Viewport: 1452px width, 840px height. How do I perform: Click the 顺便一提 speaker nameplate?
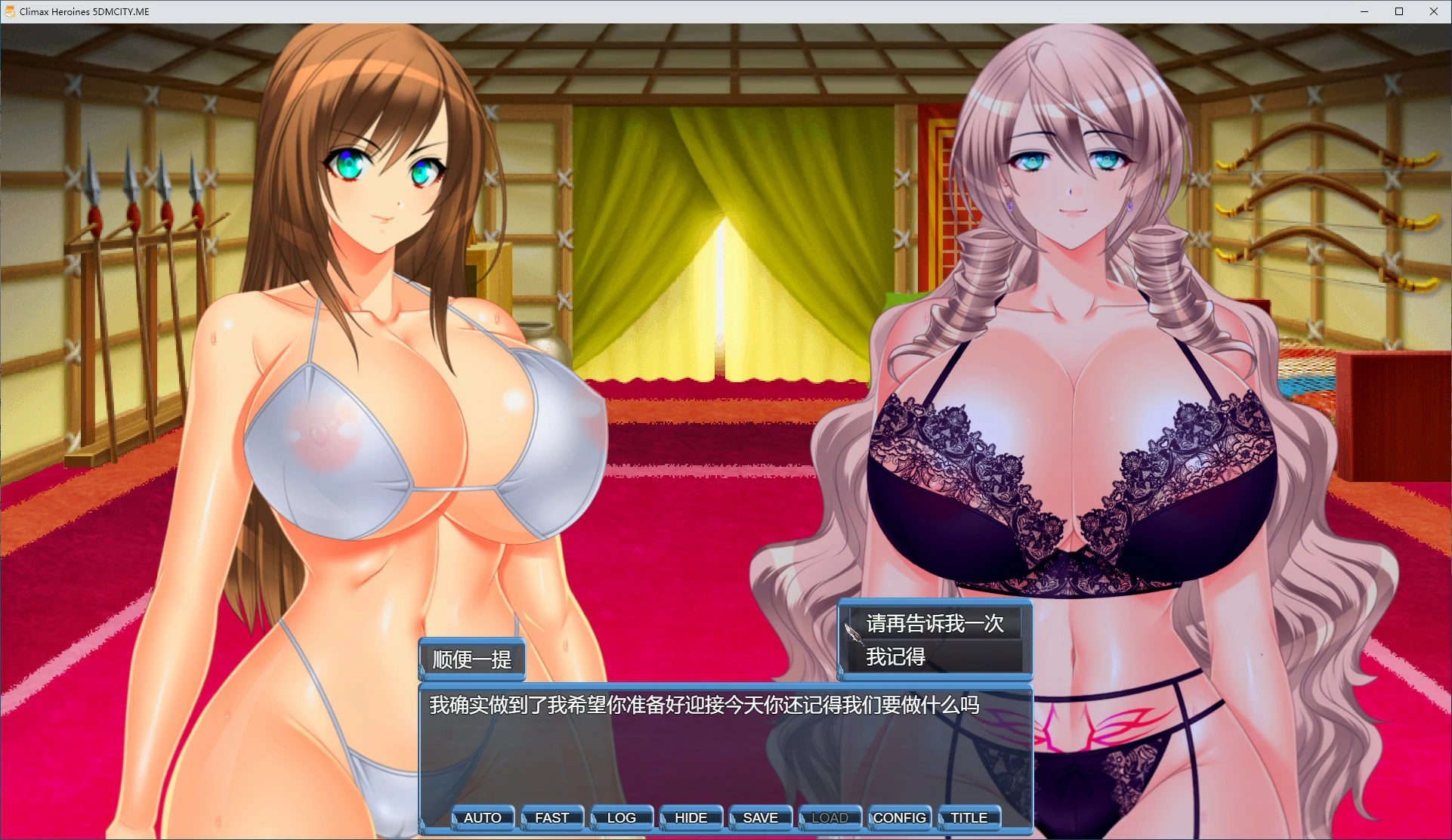coord(471,659)
